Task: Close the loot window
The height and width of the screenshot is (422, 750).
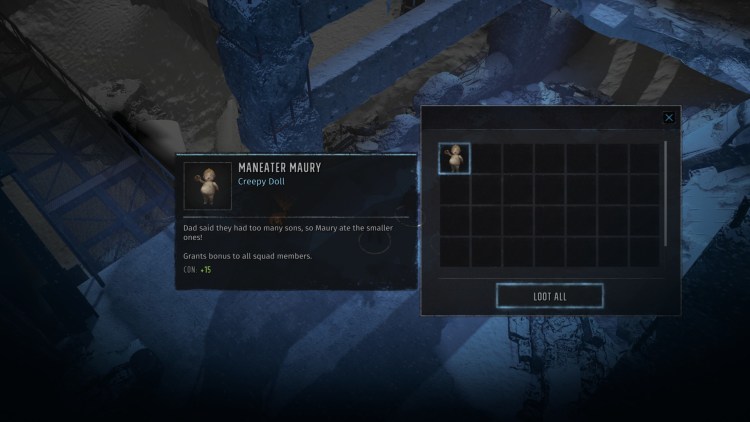Action: pyautogui.click(x=669, y=117)
